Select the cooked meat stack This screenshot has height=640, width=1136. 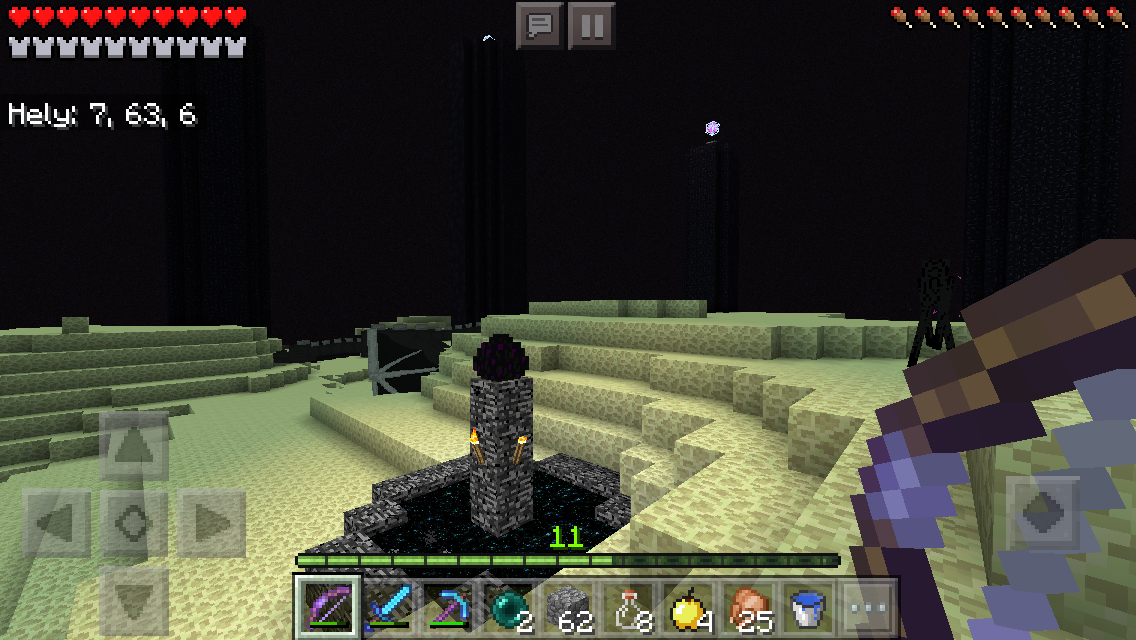click(x=748, y=607)
